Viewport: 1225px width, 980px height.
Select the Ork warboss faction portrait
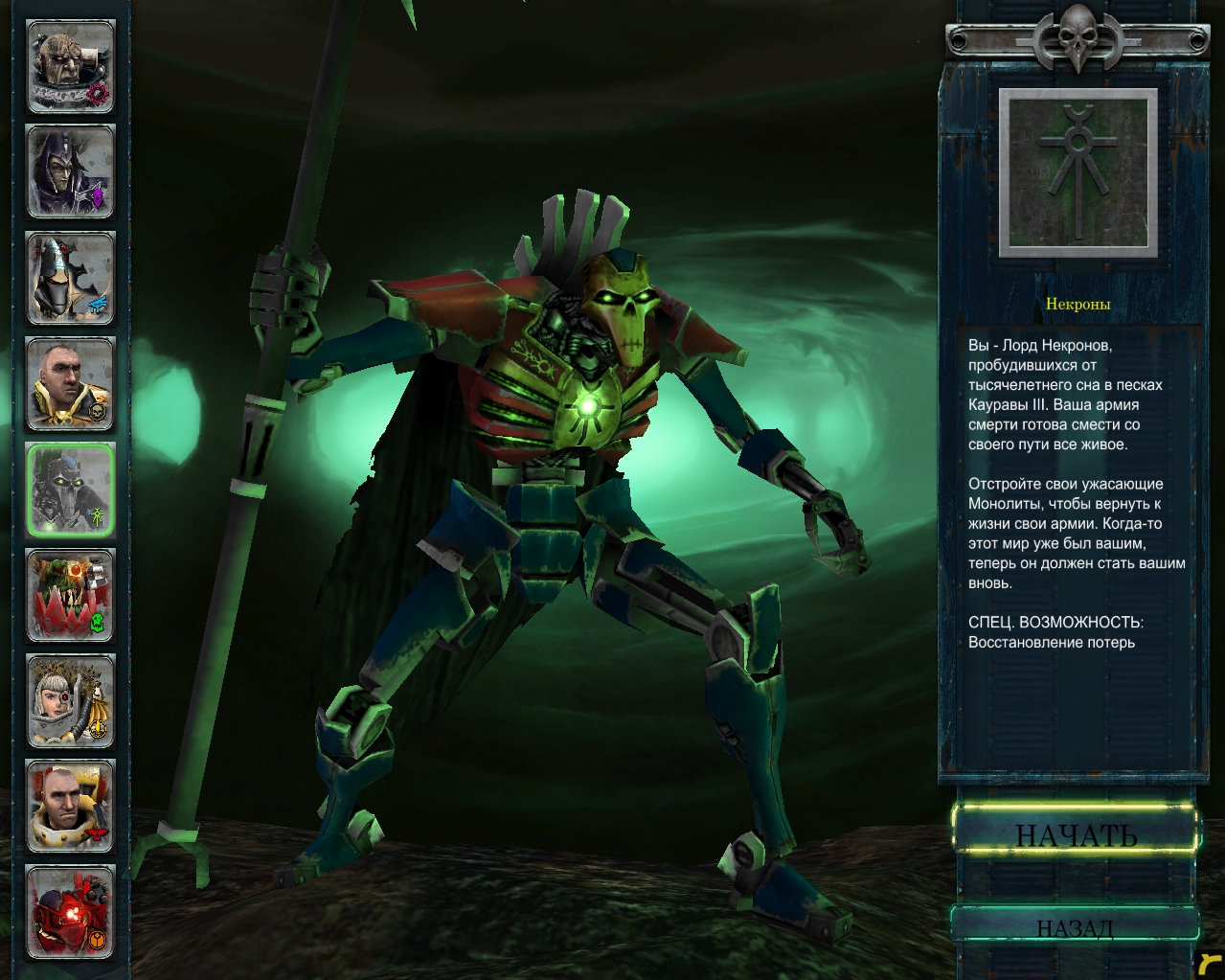70,596
